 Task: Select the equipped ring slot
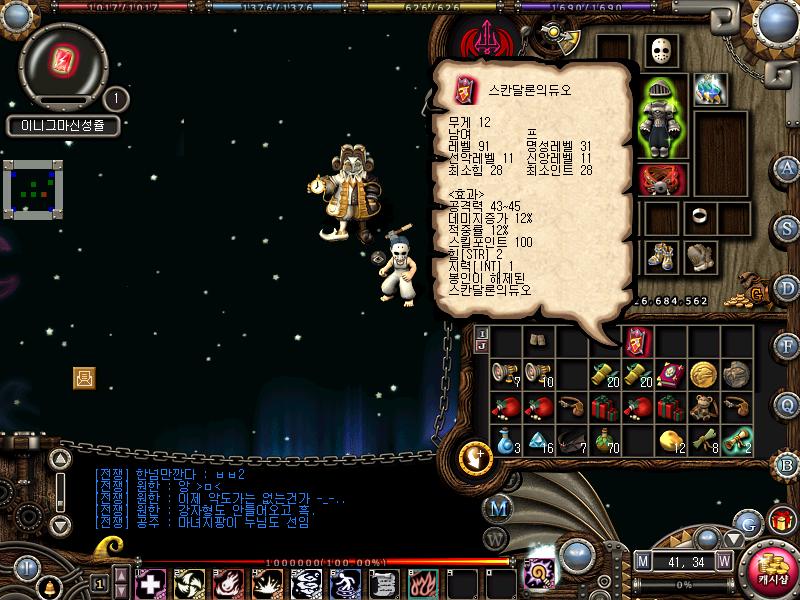[698, 215]
